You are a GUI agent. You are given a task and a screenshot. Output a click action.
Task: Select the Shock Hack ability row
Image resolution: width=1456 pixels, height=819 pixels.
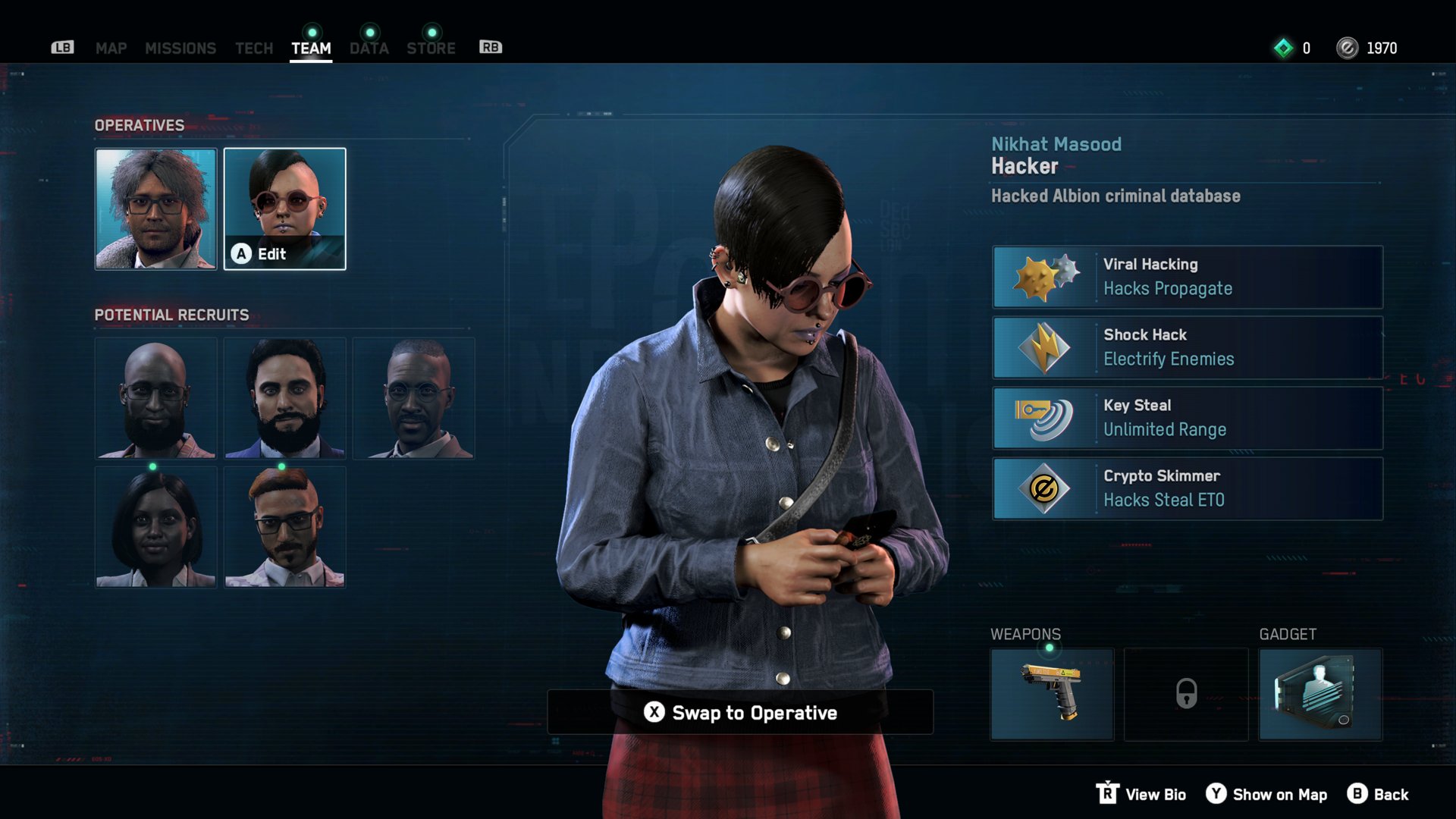[1188, 347]
